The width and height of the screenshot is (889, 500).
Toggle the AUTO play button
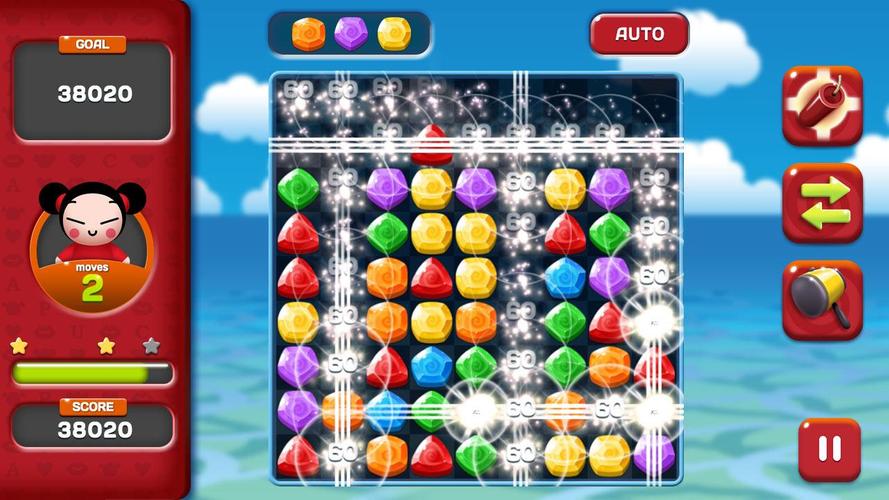click(639, 34)
